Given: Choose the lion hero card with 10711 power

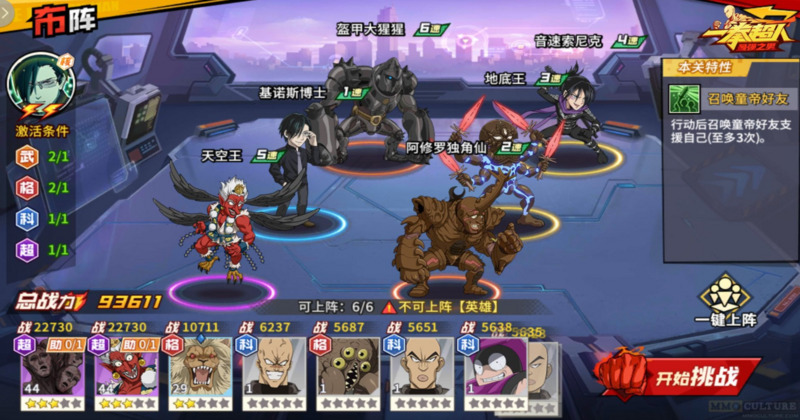Looking at the screenshot, I should tap(195, 368).
